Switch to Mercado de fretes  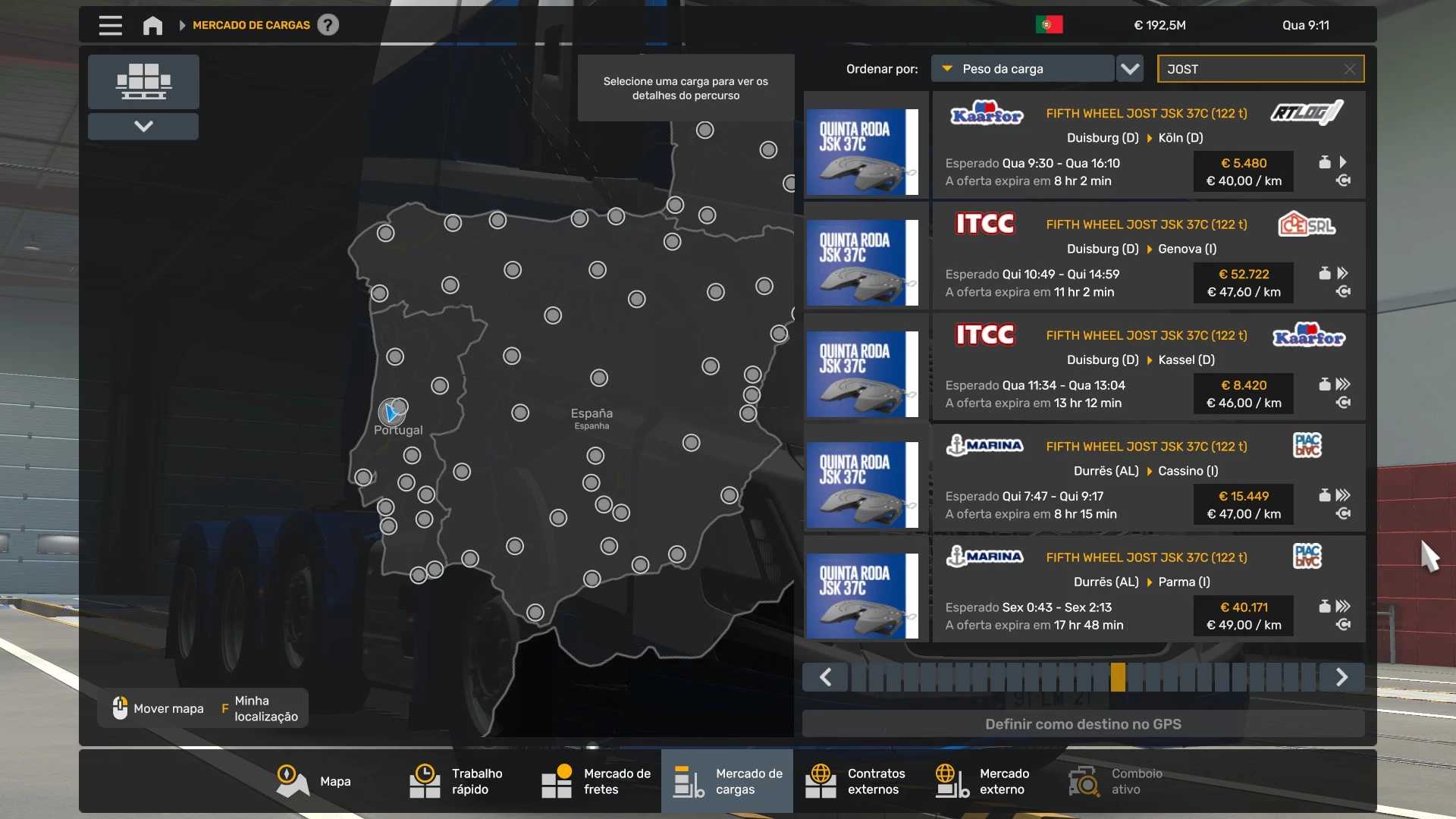tap(596, 781)
